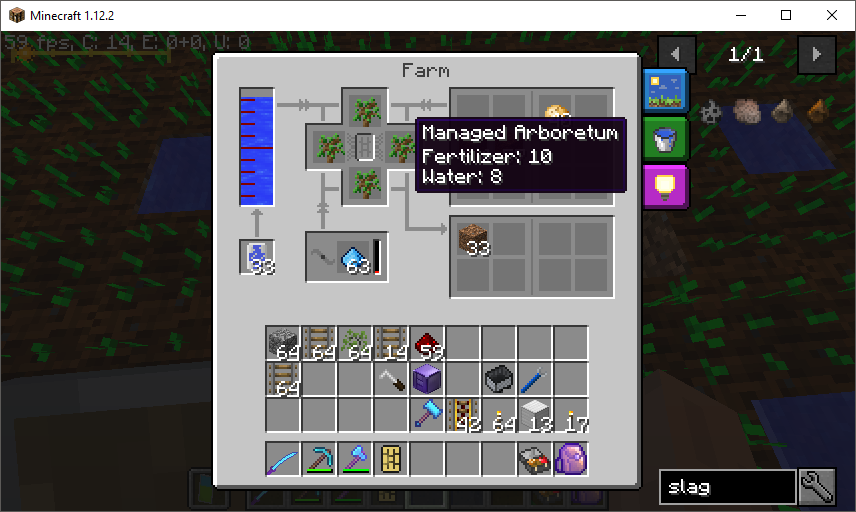Go to the previous JEI page
The width and height of the screenshot is (856, 512).
pyautogui.click(x=677, y=54)
